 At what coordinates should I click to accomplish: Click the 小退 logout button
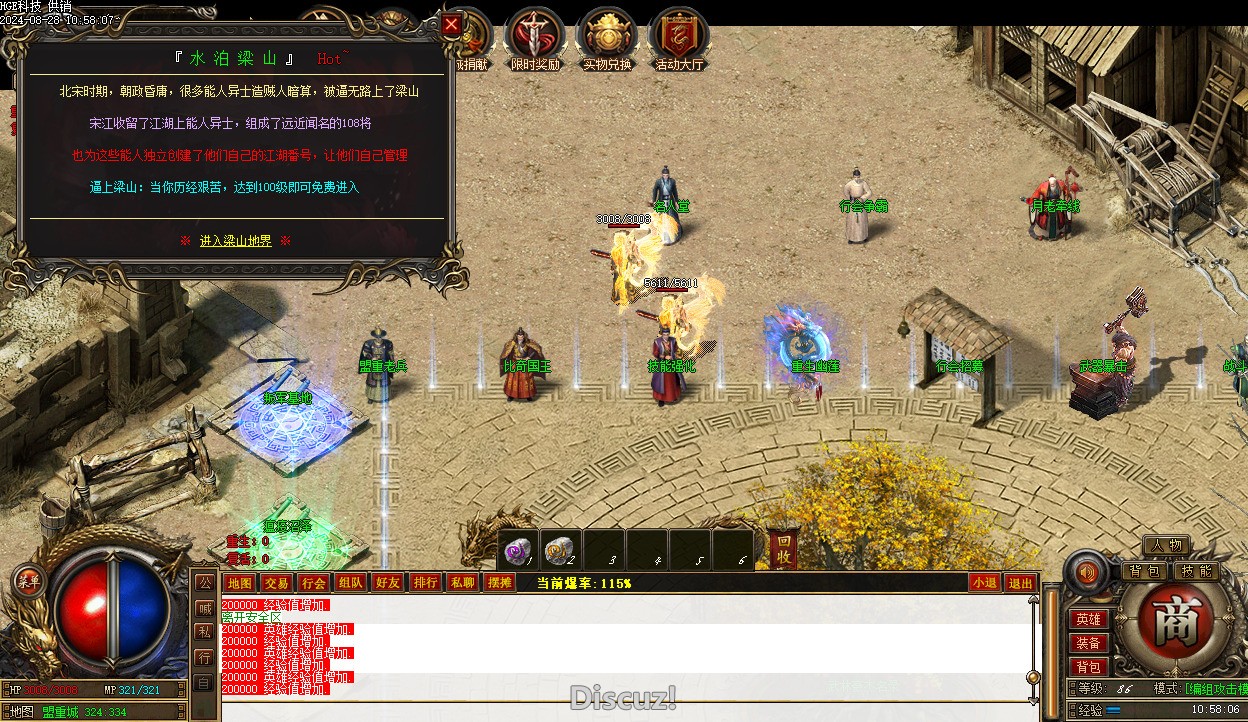[984, 583]
